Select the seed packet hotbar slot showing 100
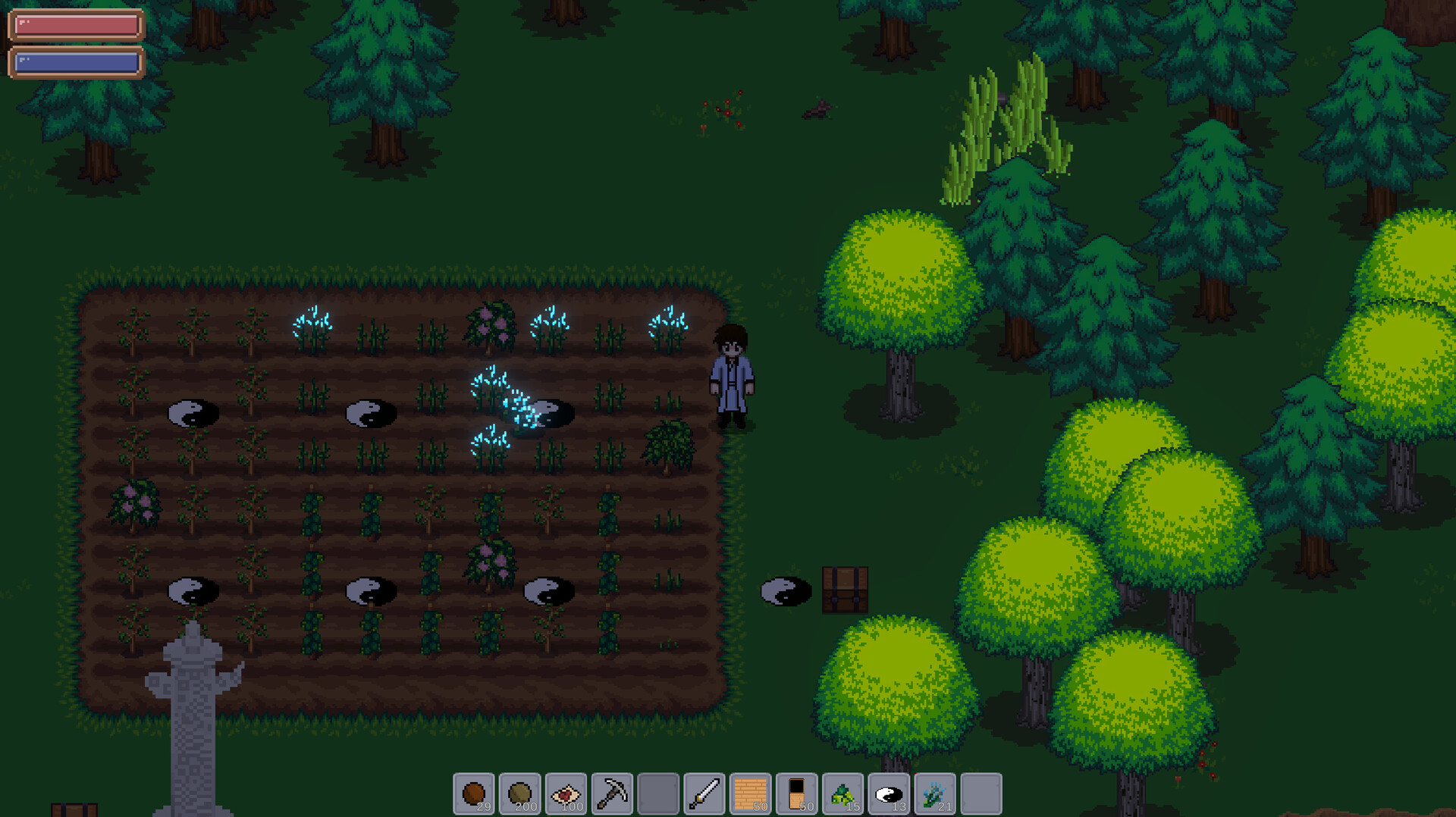 click(566, 794)
